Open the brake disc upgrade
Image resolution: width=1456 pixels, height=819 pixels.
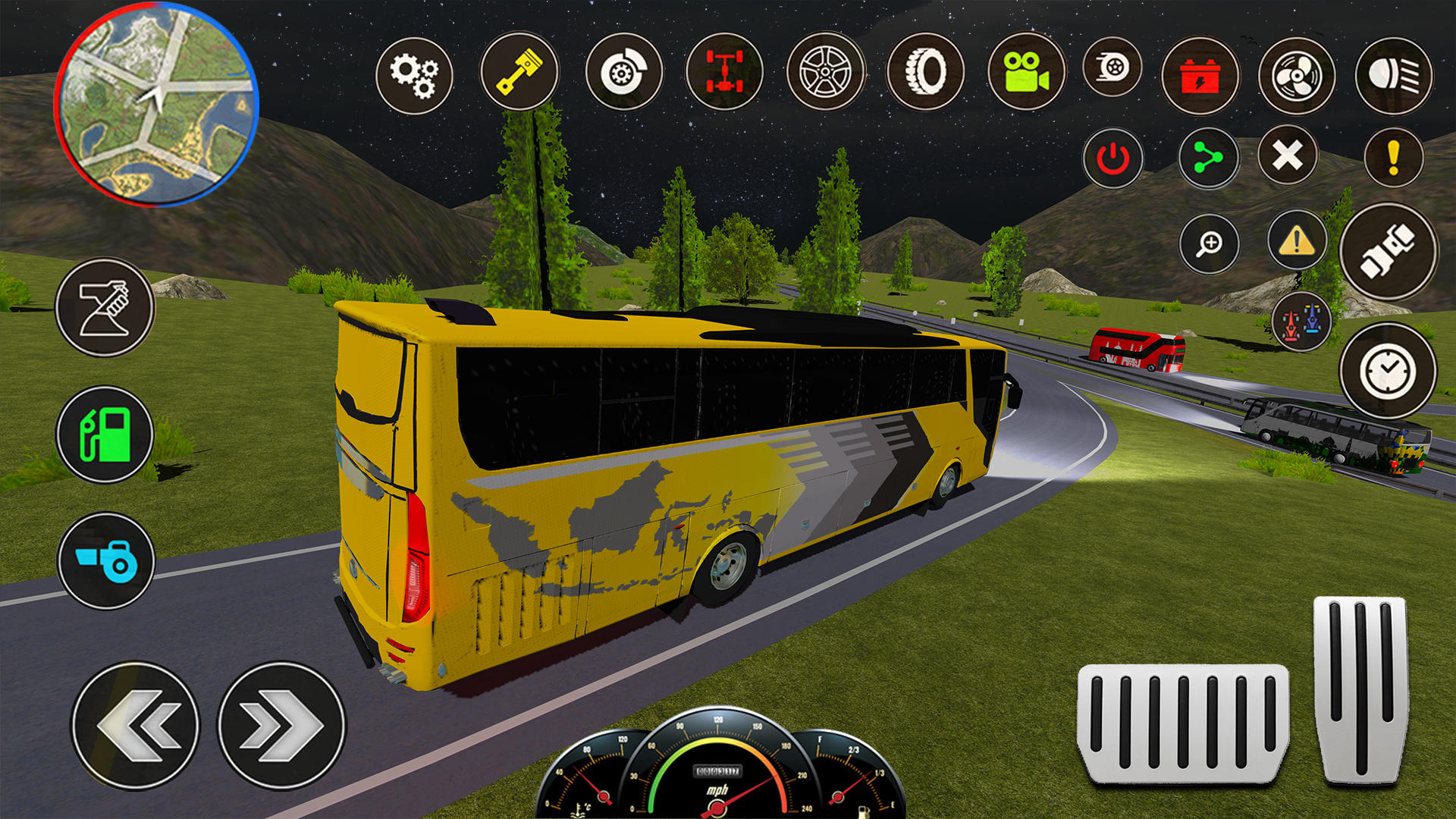tap(624, 73)
